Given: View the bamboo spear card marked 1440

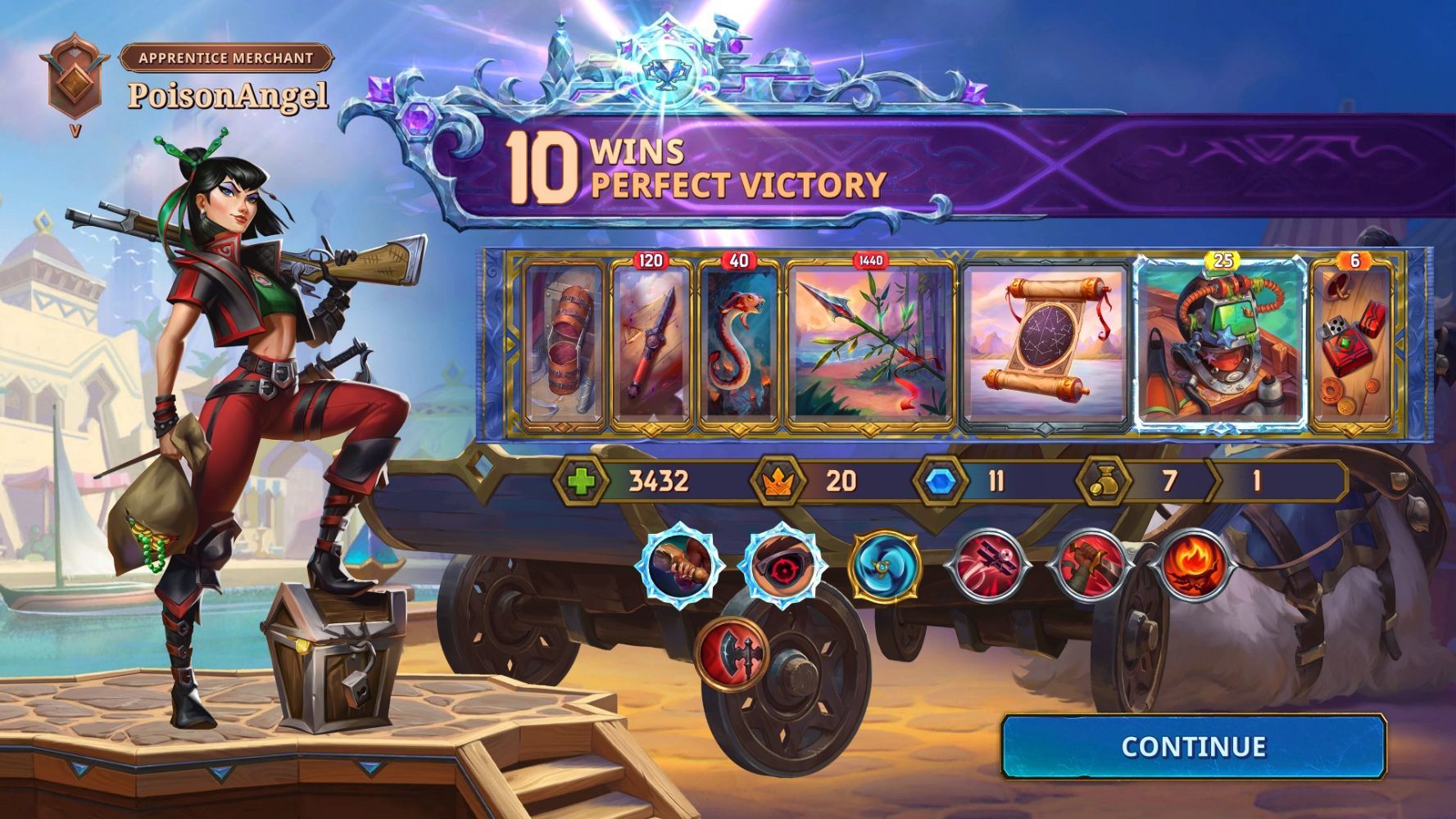Looking at the screenshot, I should coord(870,344).
